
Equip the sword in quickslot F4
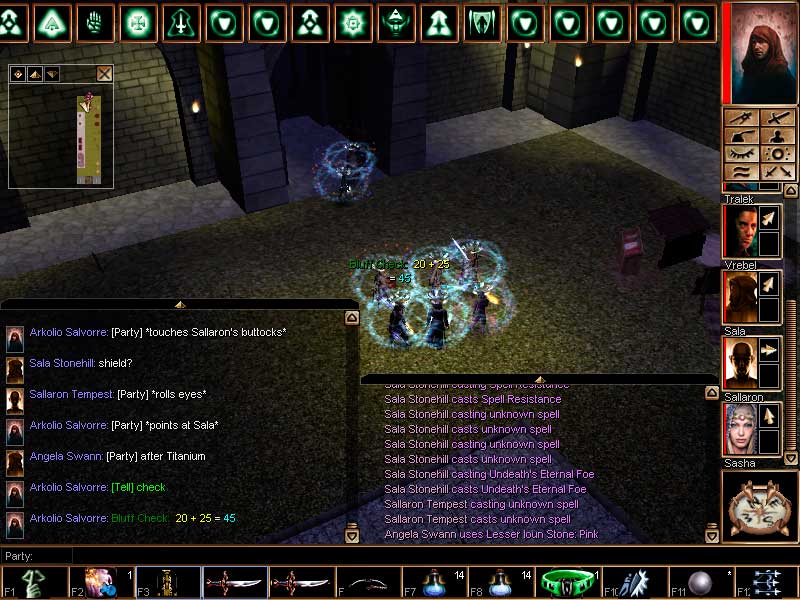[234, 582]
